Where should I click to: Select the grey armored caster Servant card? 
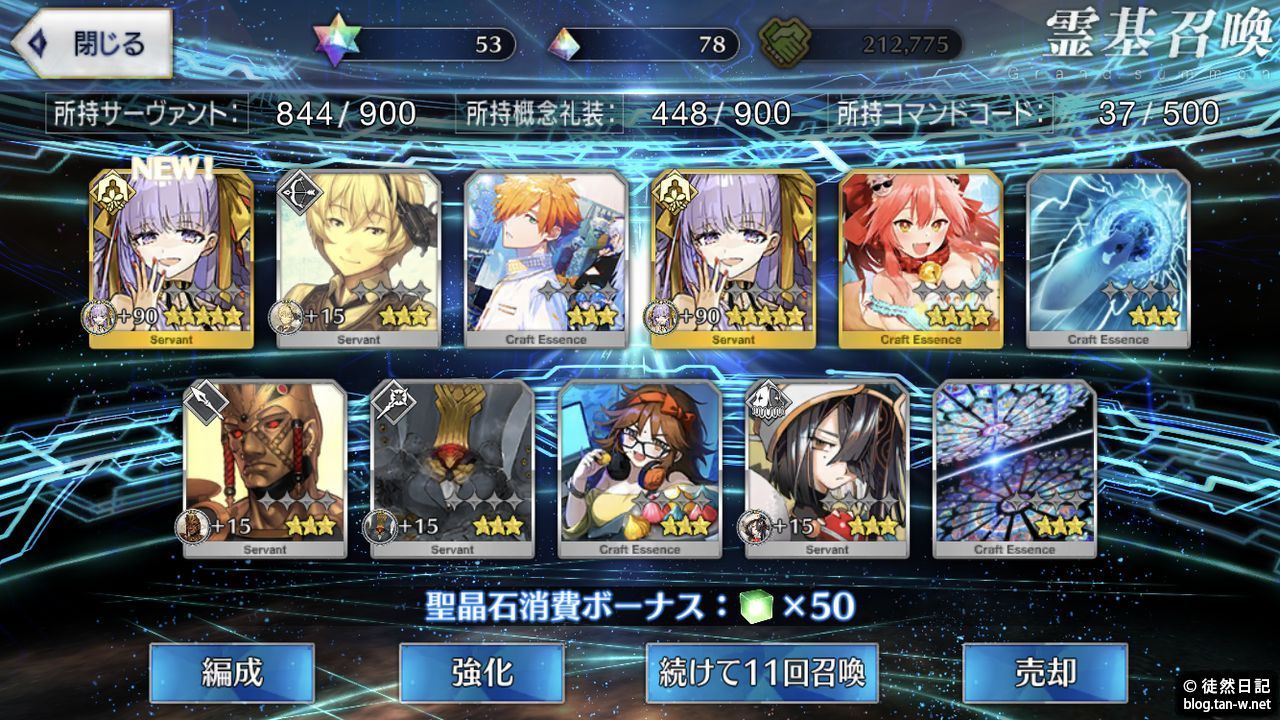(452, 468)
